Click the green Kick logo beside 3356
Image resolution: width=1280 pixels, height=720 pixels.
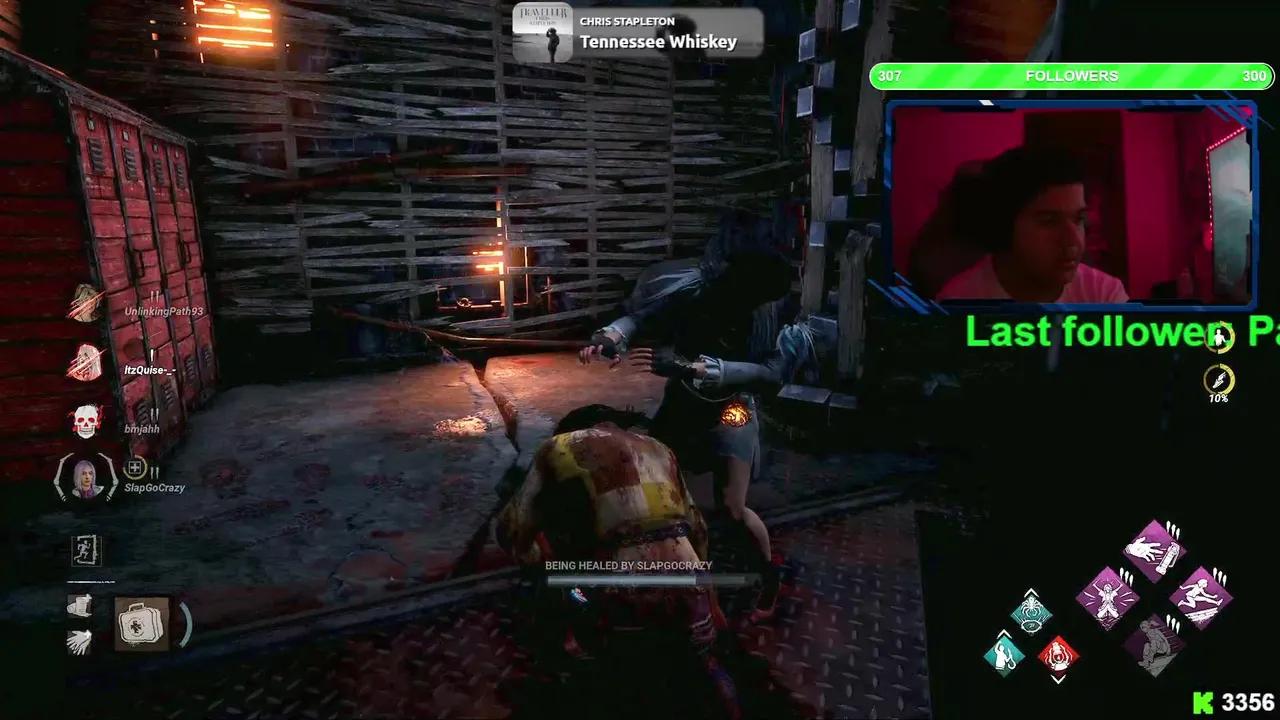tap(1203, 702)
